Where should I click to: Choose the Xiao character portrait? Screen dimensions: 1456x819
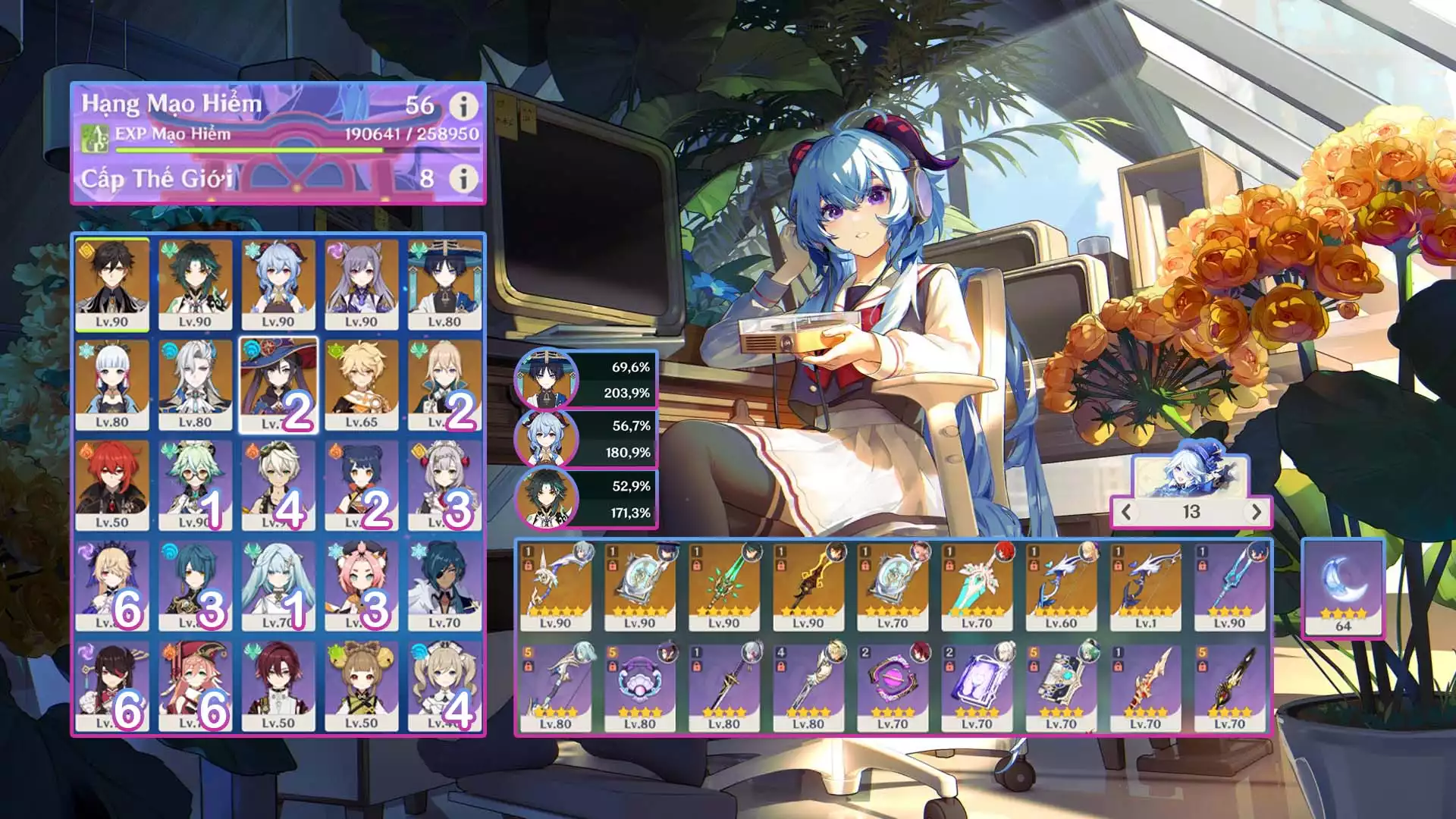[x=196, y=284]
